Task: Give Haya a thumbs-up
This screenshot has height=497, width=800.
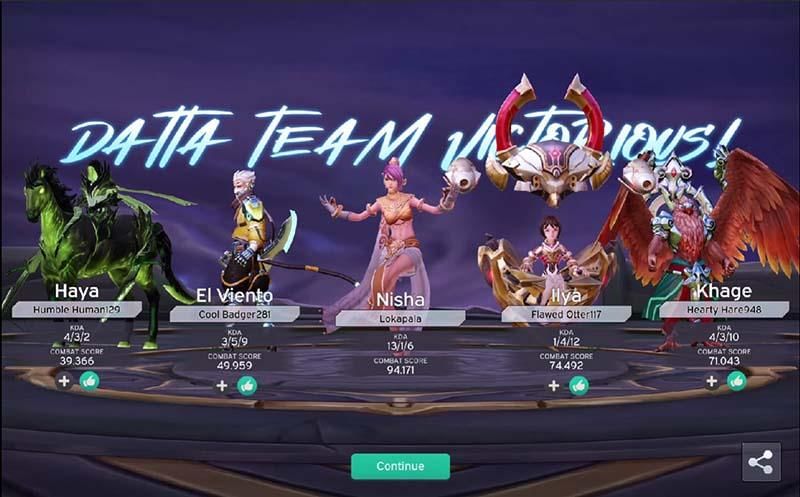Action: [x=89, y=380]
